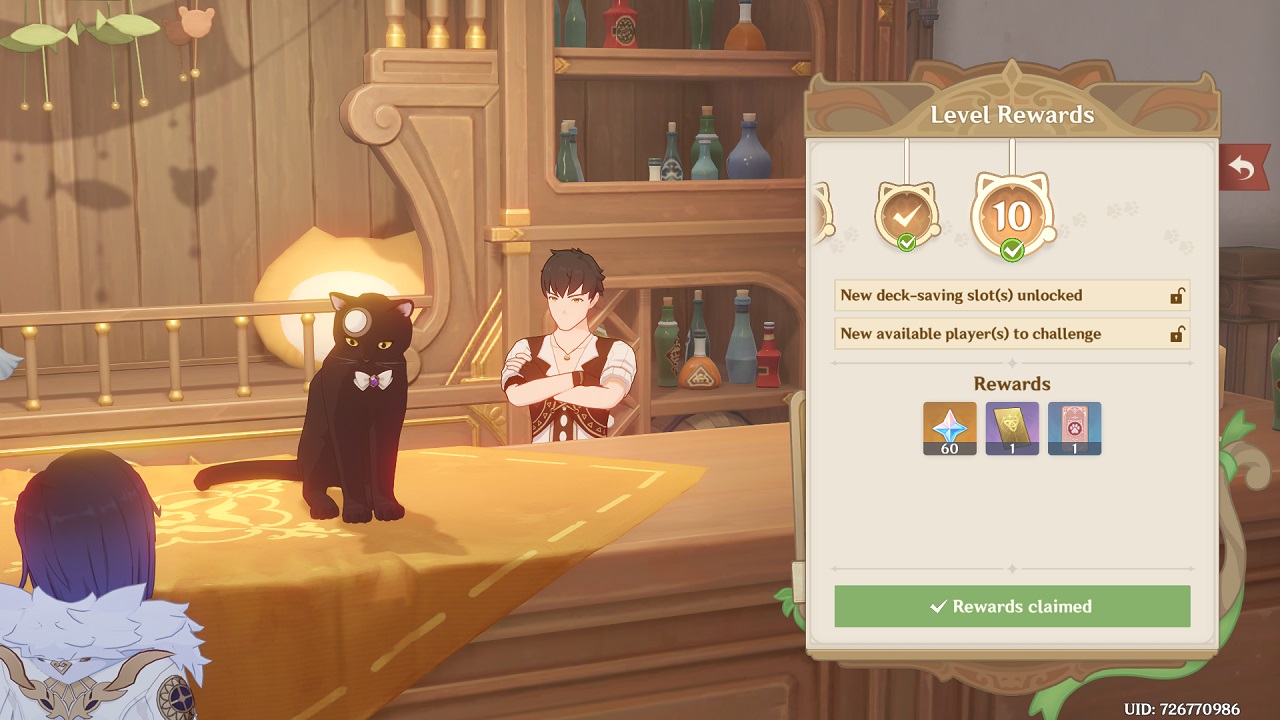Select the level 10 reward badge

[1012, 215]
